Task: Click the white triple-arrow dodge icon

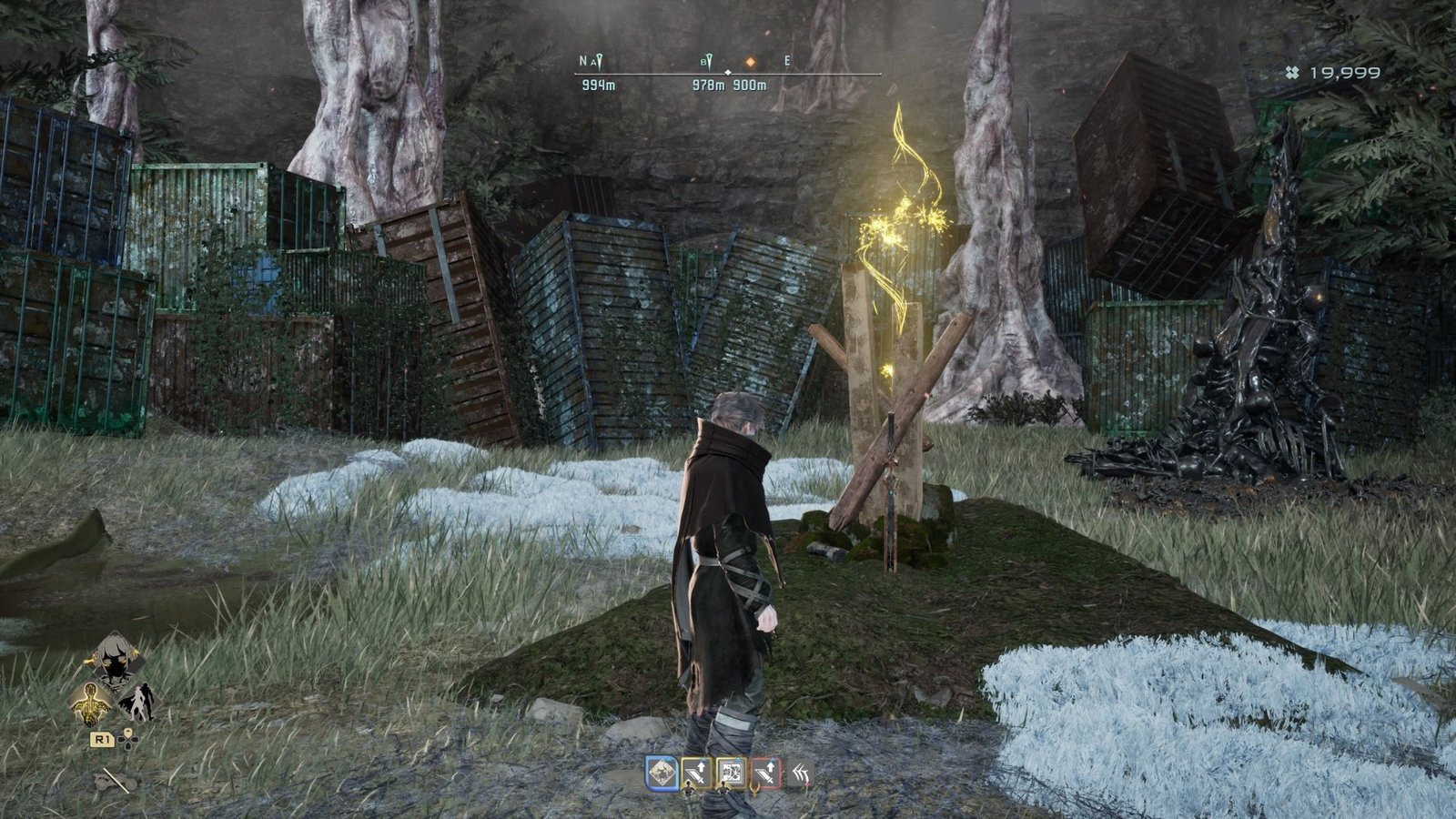Action: pyautogui.click(x=802, y=772)
